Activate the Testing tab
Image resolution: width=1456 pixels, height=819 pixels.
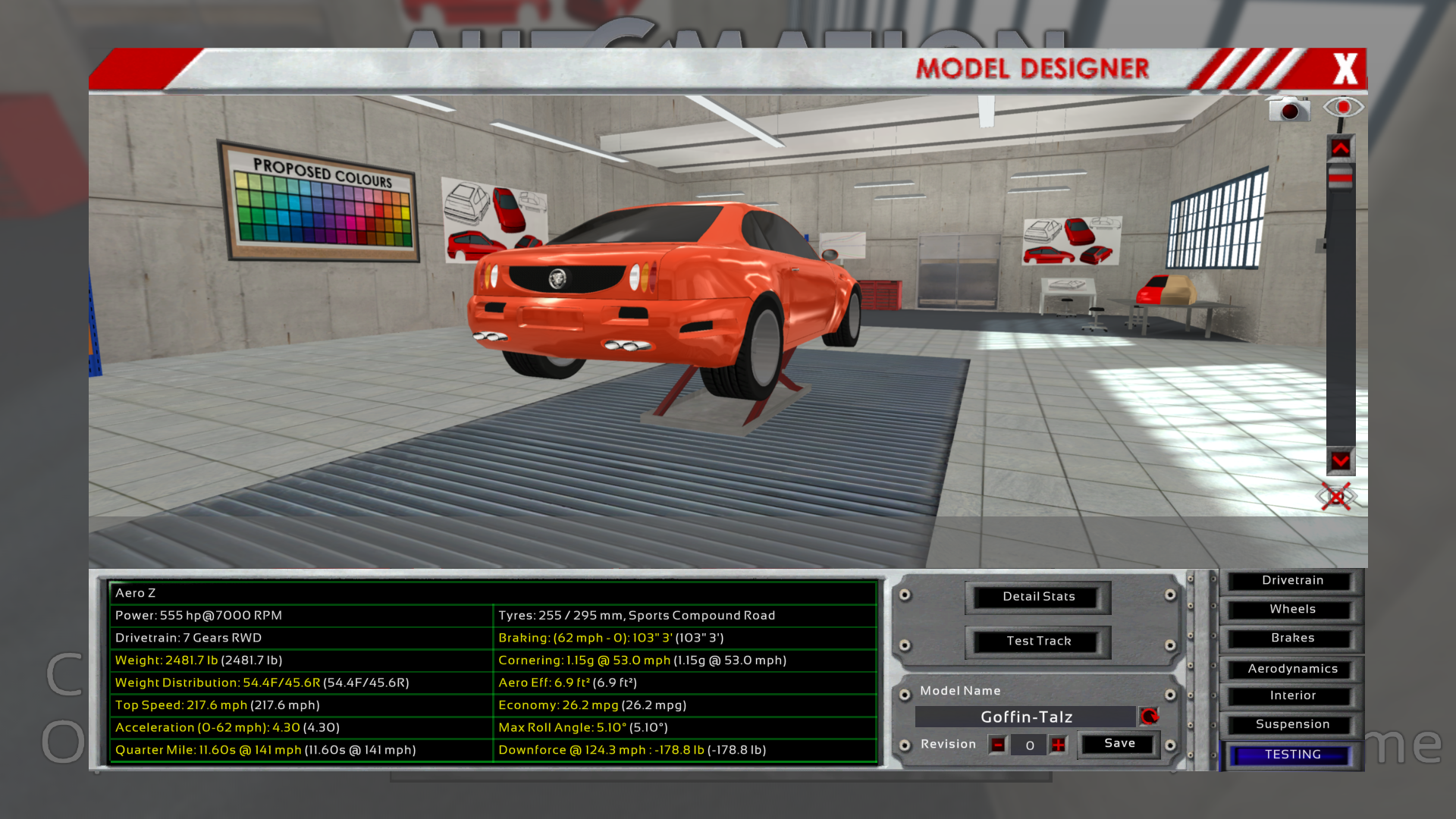pyautogui.click(x=1292, y=755)
